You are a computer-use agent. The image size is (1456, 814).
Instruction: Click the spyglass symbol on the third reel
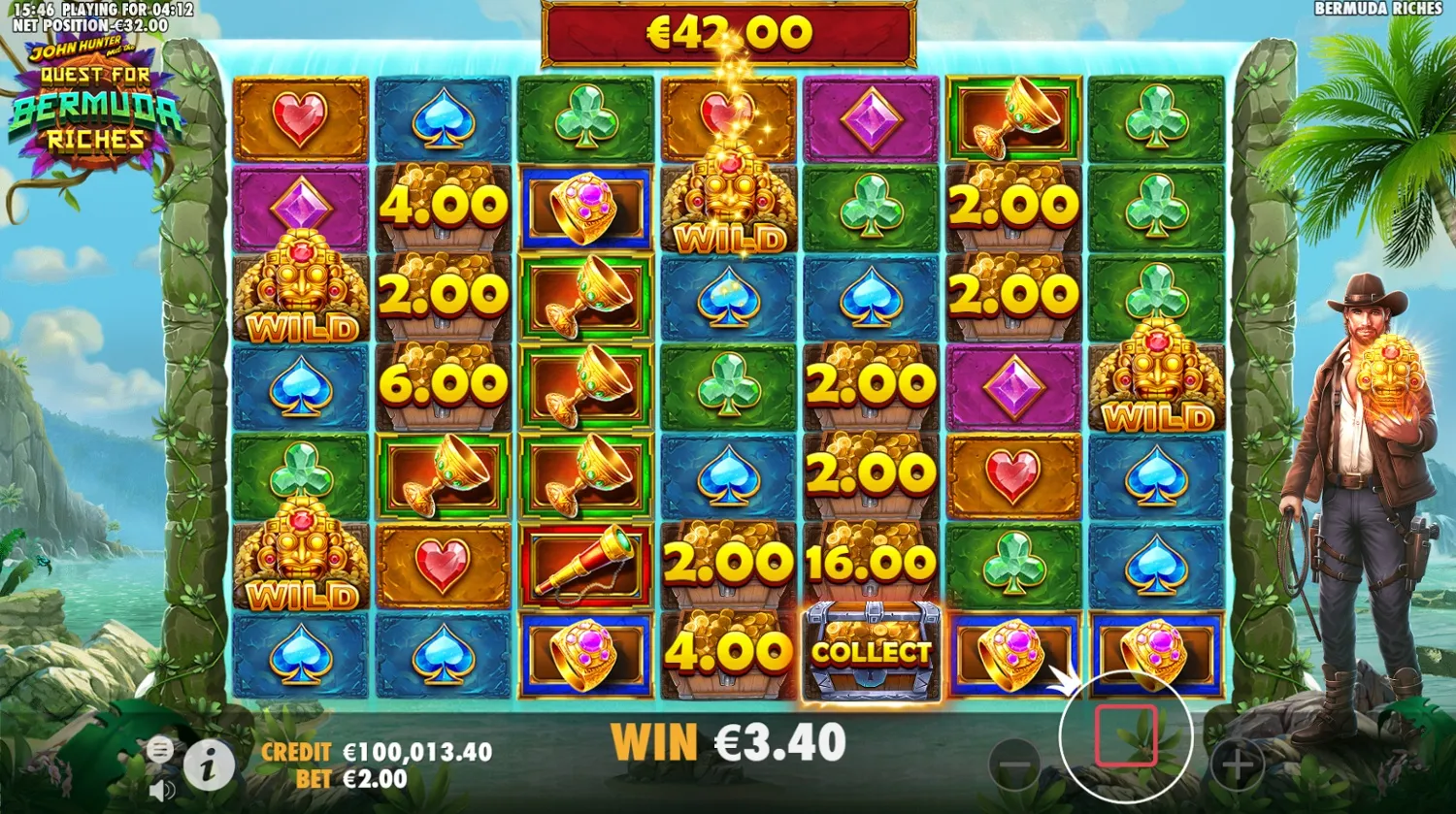(x=586, y=561)
